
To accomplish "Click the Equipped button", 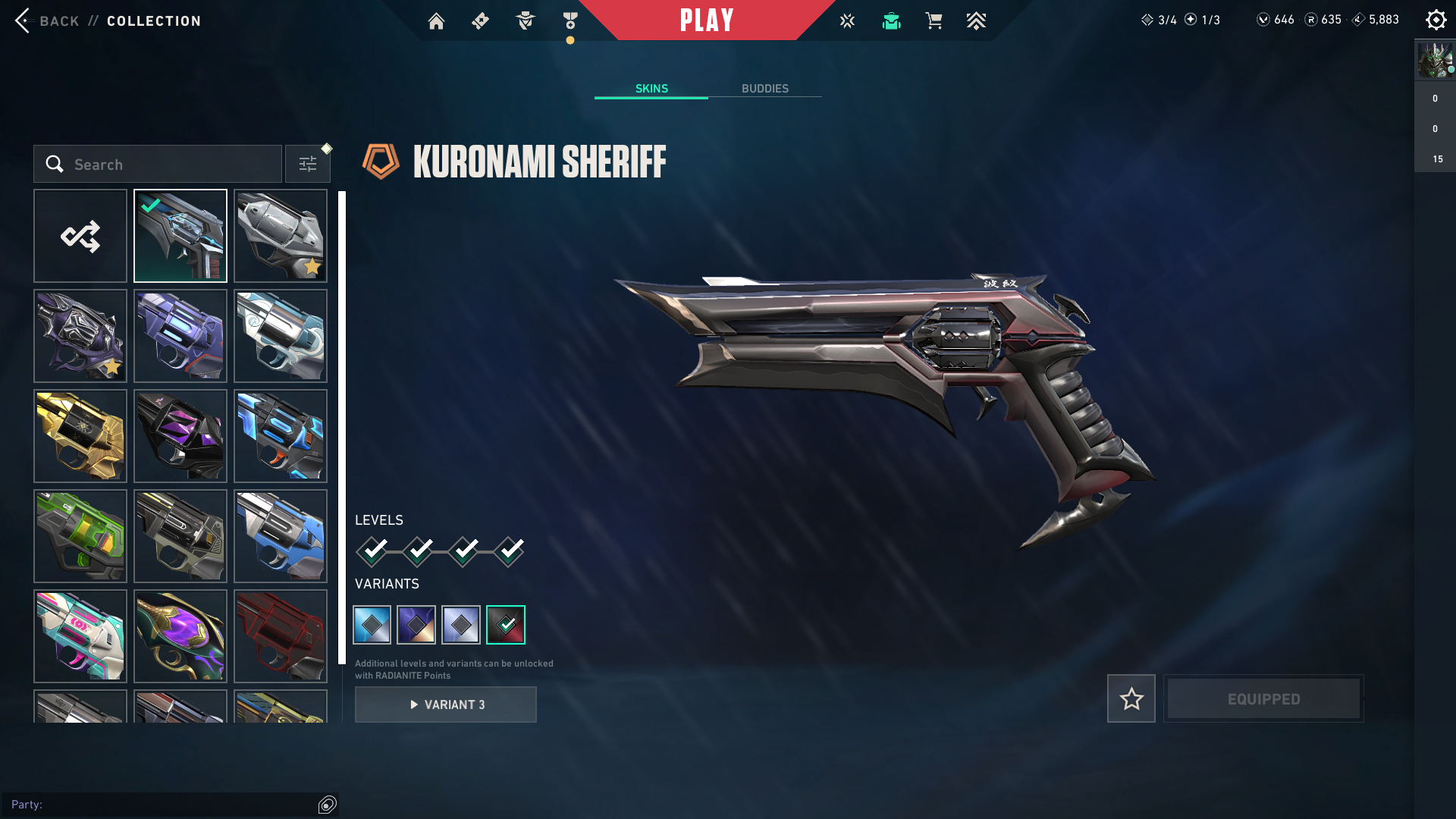I will [x=1263, y=698].
